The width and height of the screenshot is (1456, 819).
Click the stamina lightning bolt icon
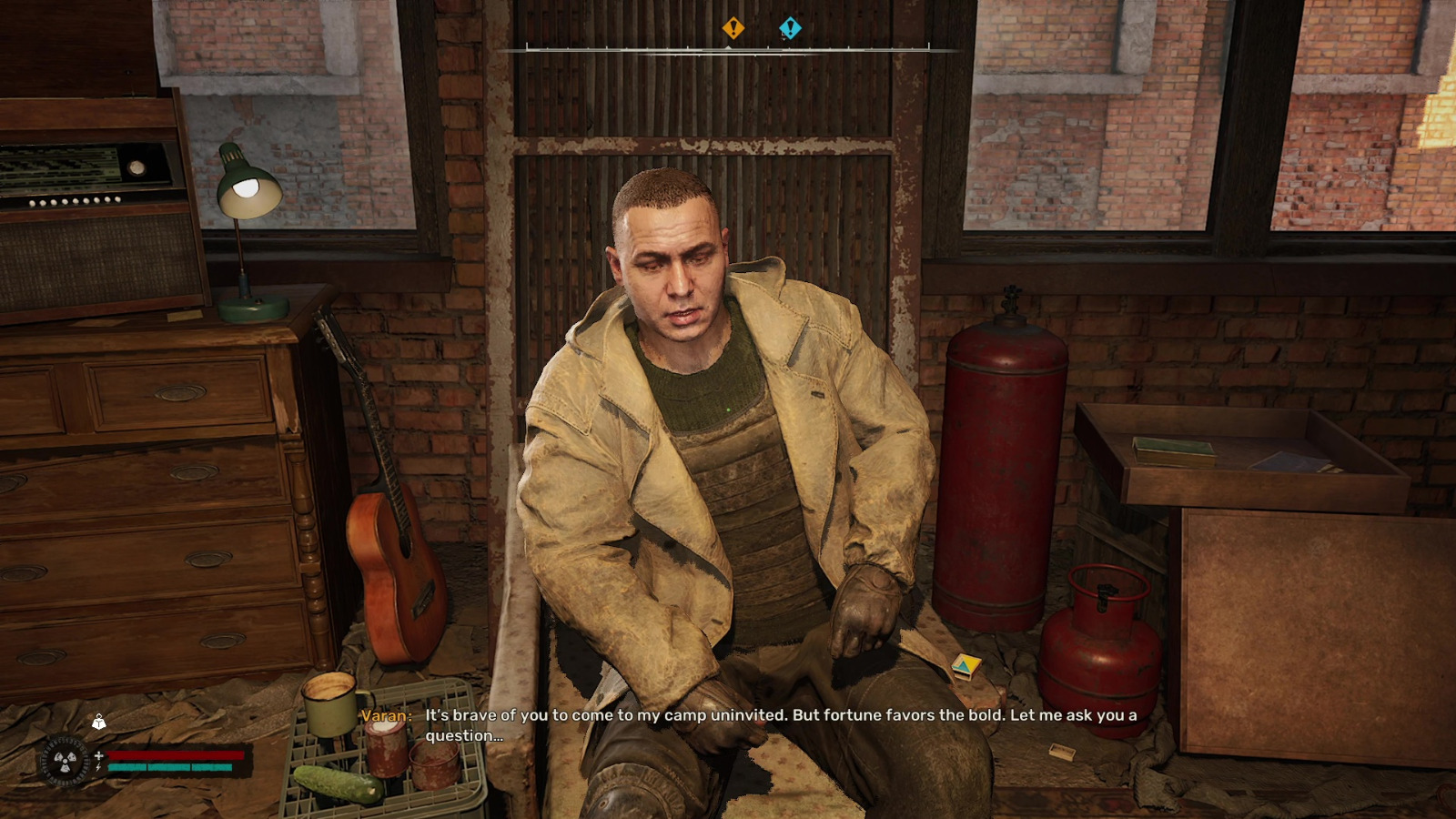point(97,767)
